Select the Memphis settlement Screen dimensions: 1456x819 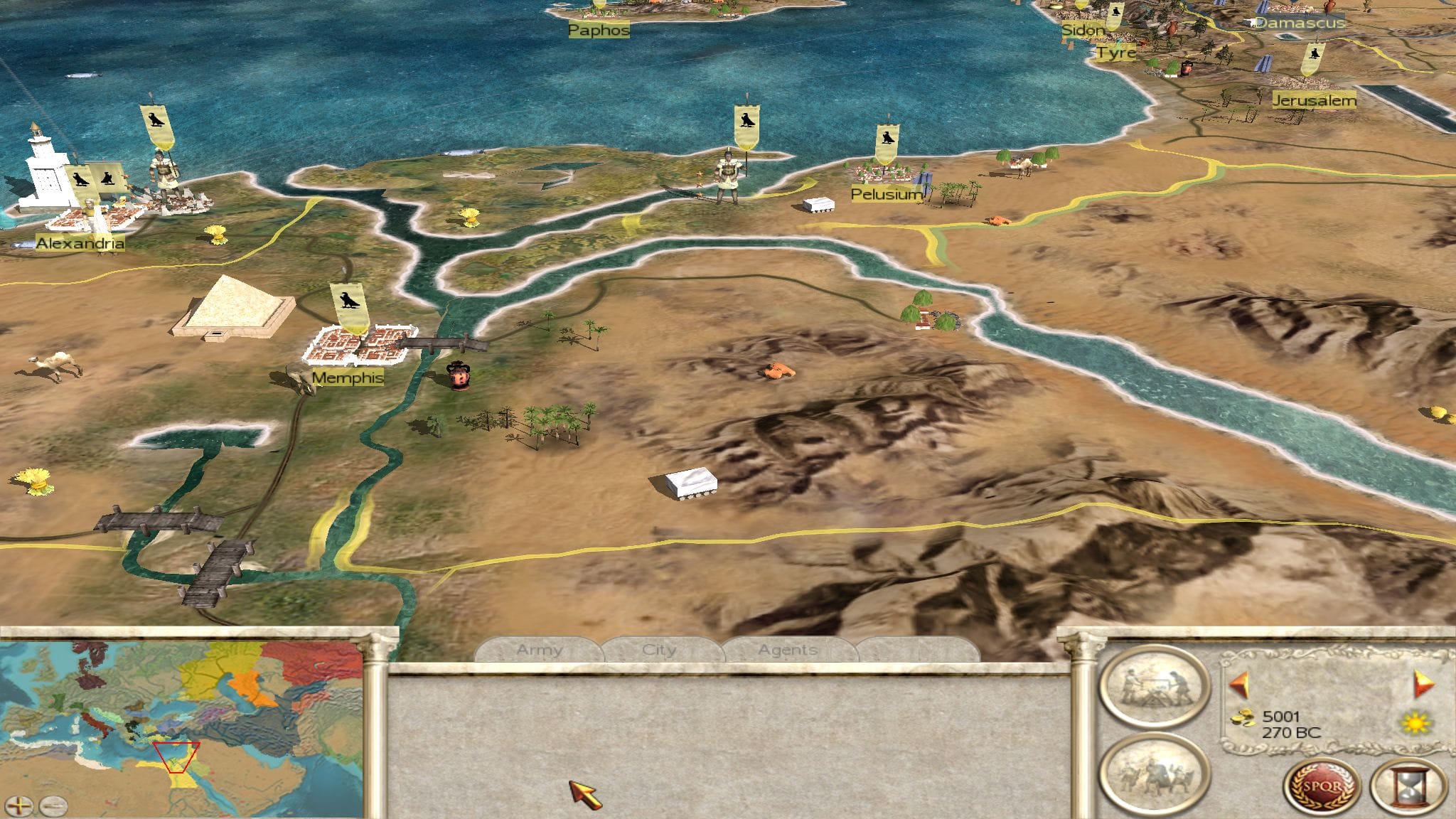[358, 344]
